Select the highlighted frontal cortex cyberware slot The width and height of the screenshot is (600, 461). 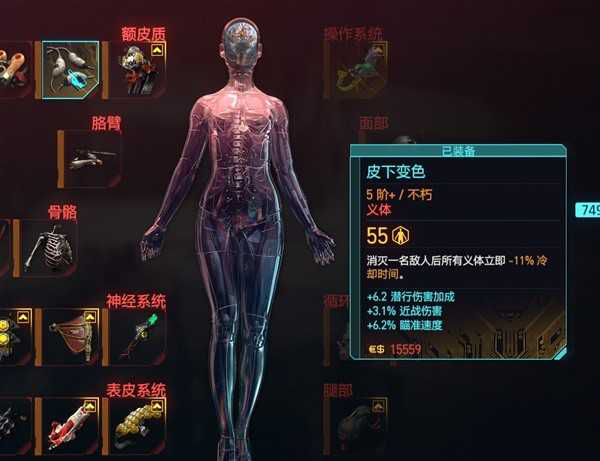[70, 70]
